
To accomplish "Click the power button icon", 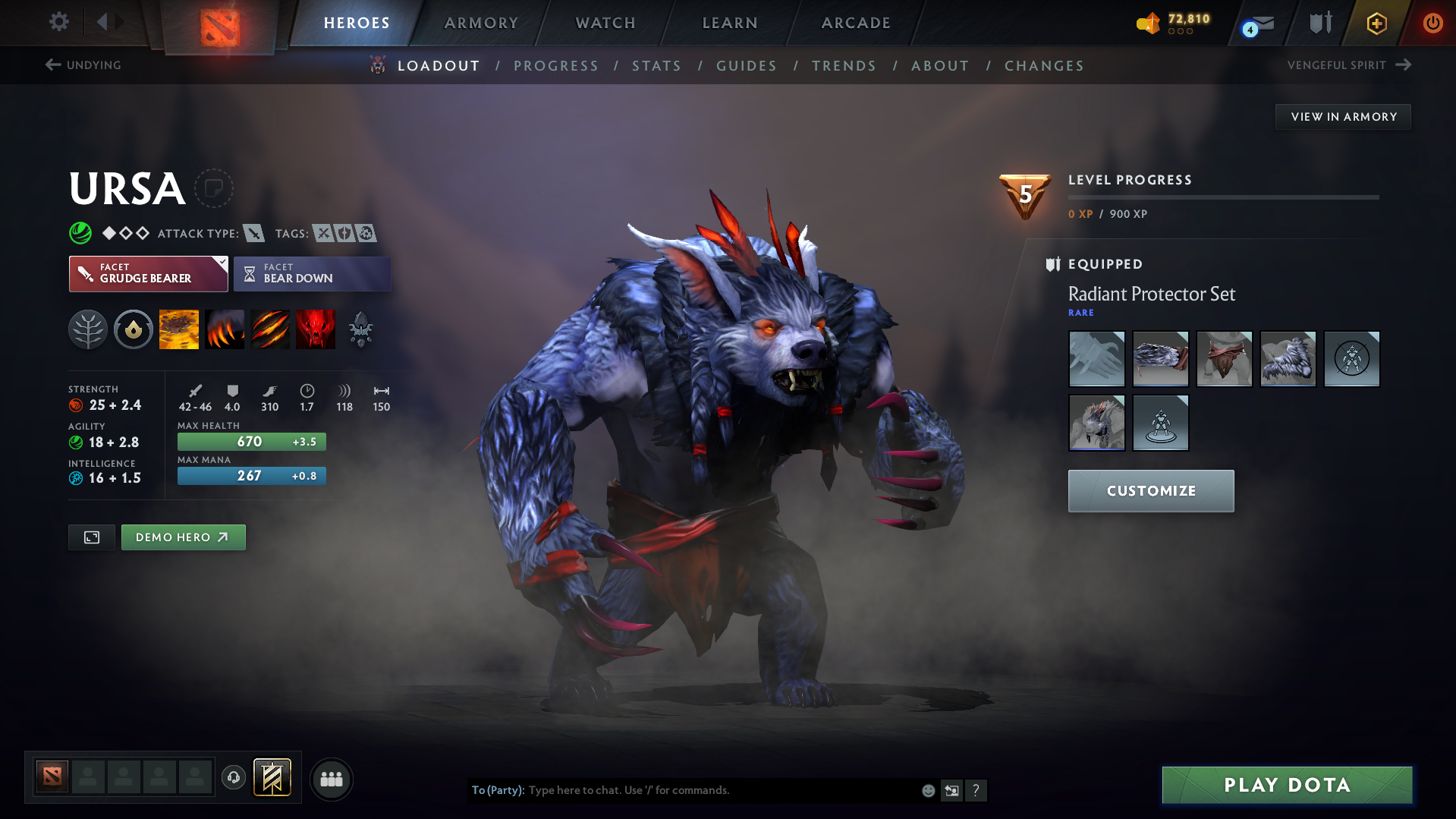I will [x=1432, y=23].
